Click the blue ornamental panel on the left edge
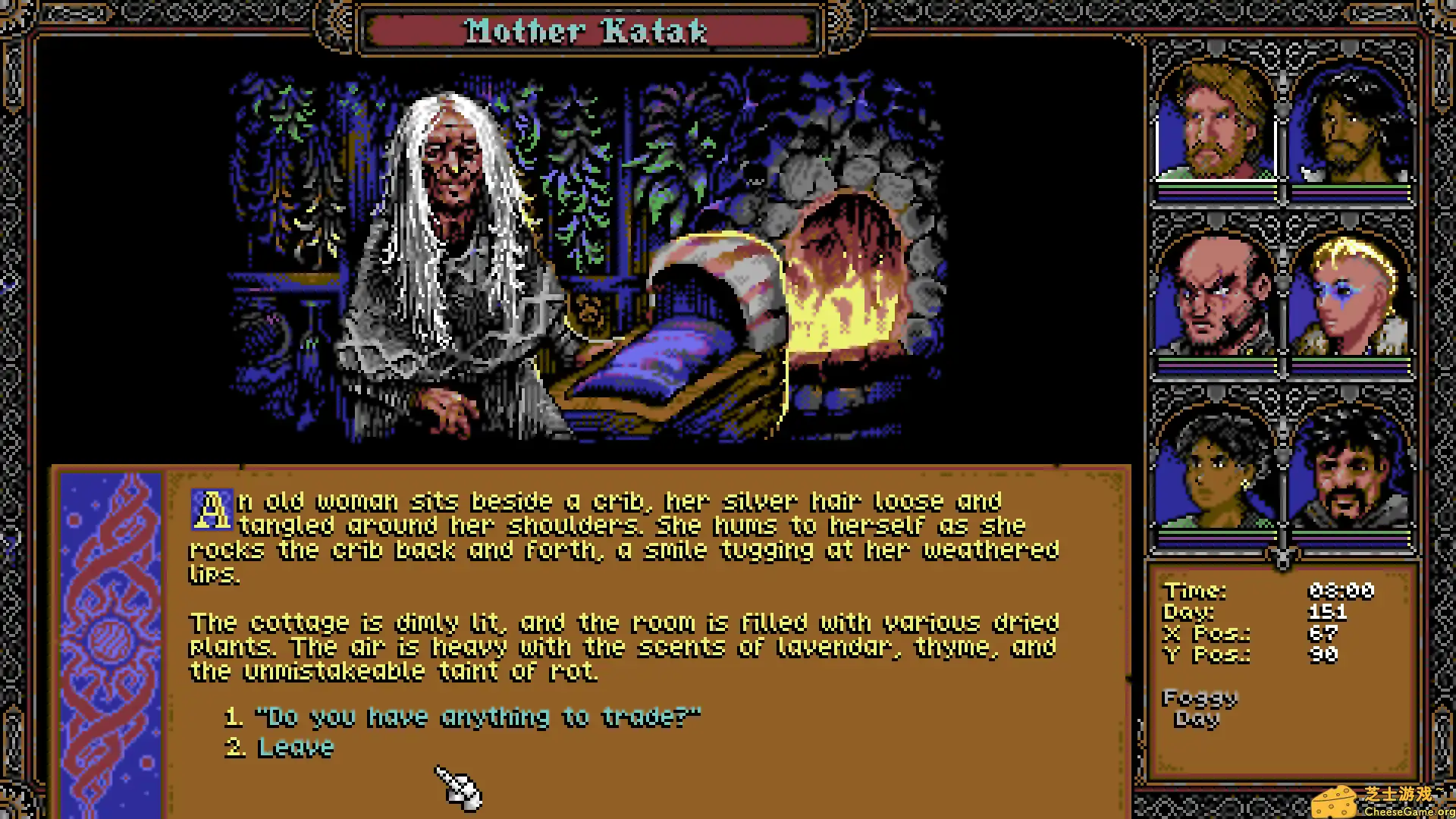This screenshot has width=1456, height=819. click(110, 637)
